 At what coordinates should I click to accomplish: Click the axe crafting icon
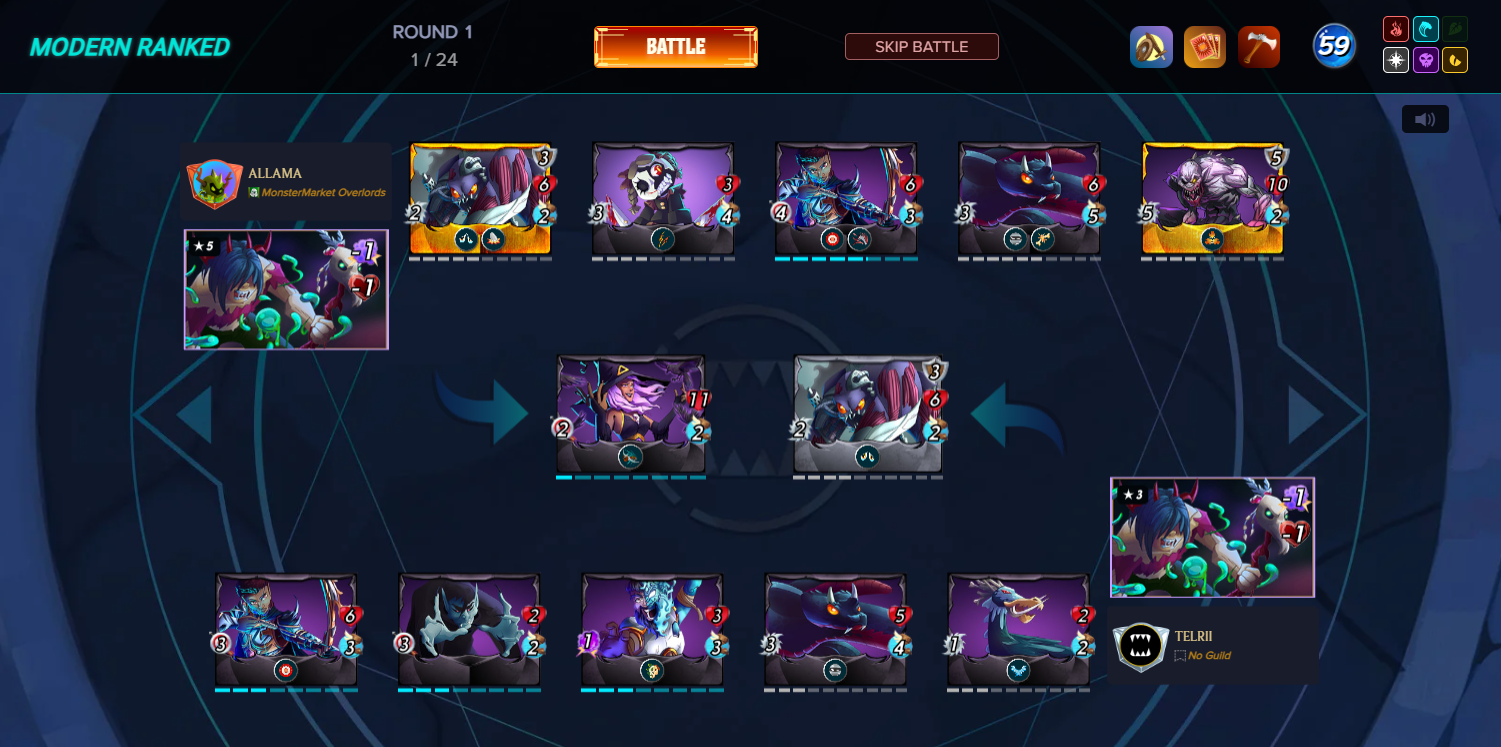pyautogui.click(x=1259, y=46)
